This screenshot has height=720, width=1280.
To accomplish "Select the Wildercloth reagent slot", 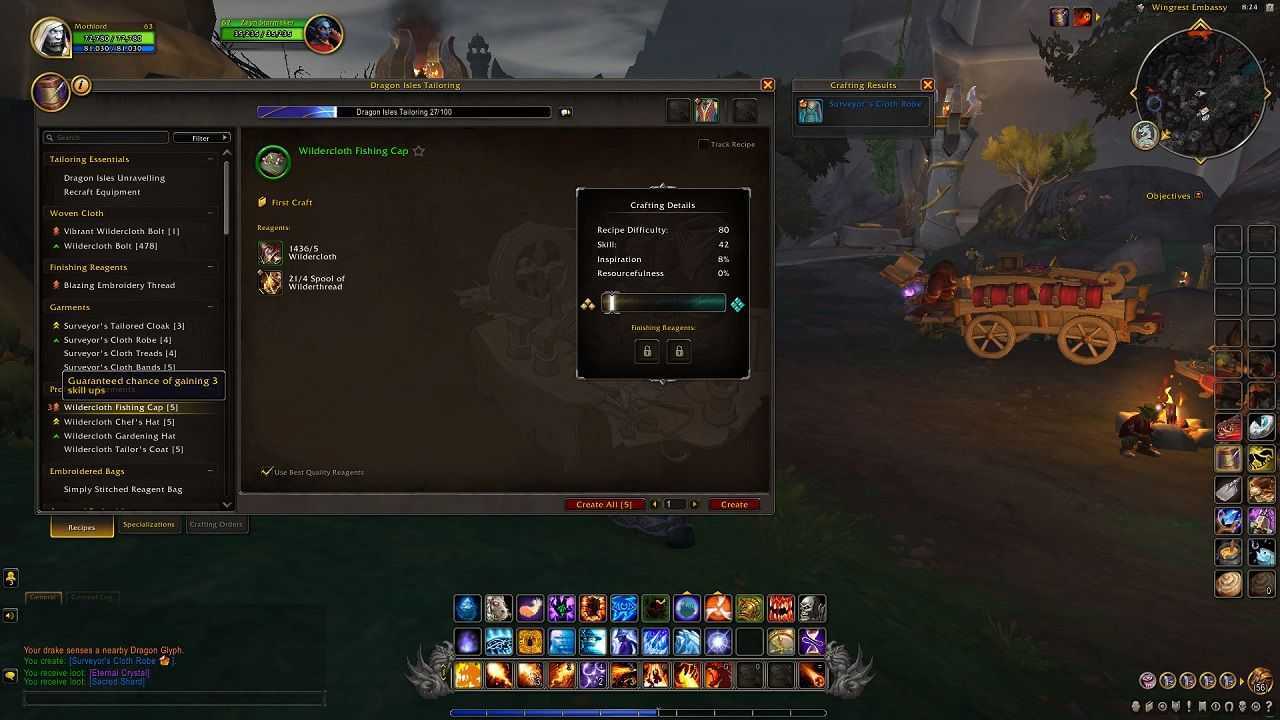I will 270,253.
